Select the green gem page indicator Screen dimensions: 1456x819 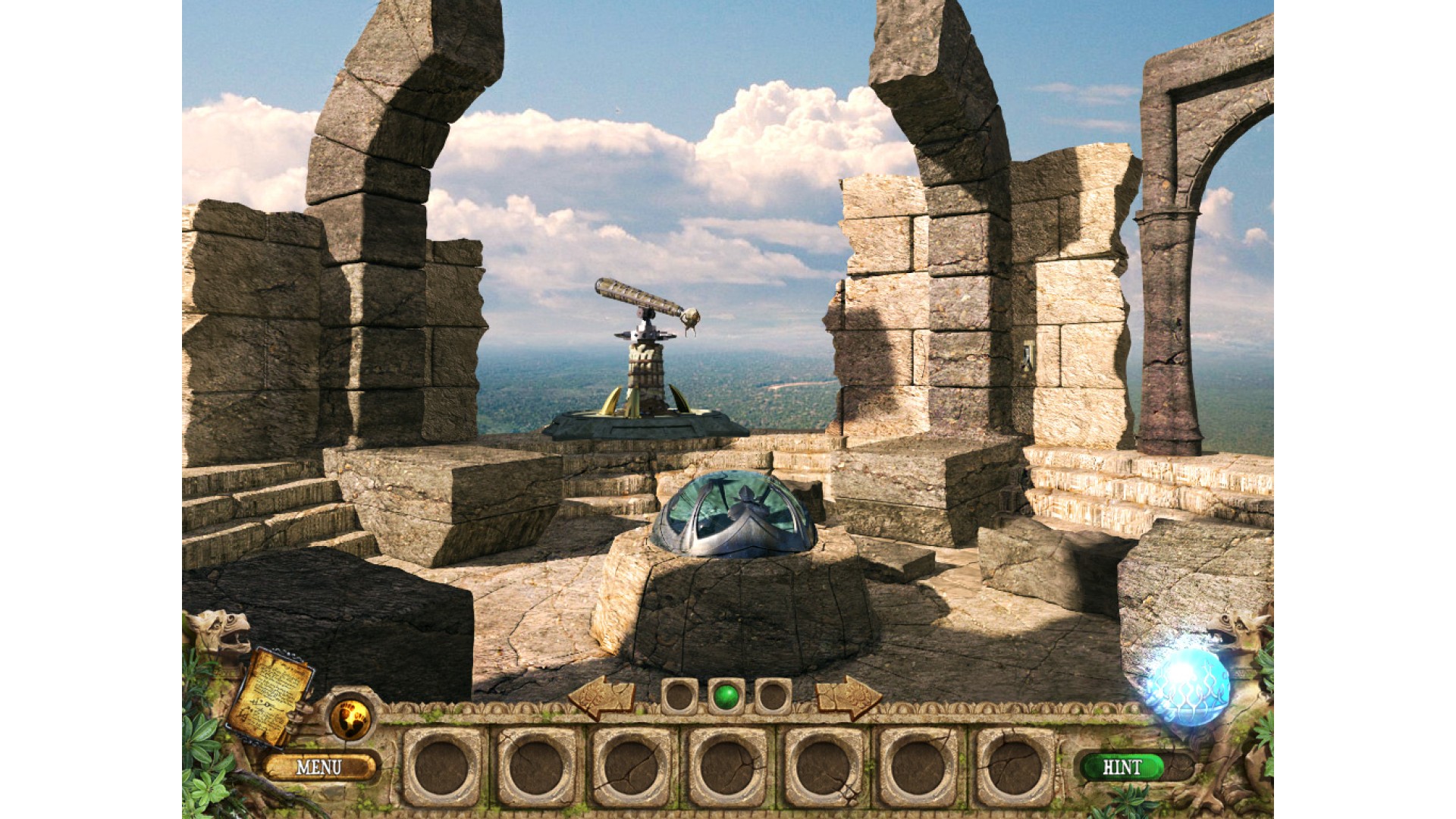pyautogui.click(x=726, y=695)
